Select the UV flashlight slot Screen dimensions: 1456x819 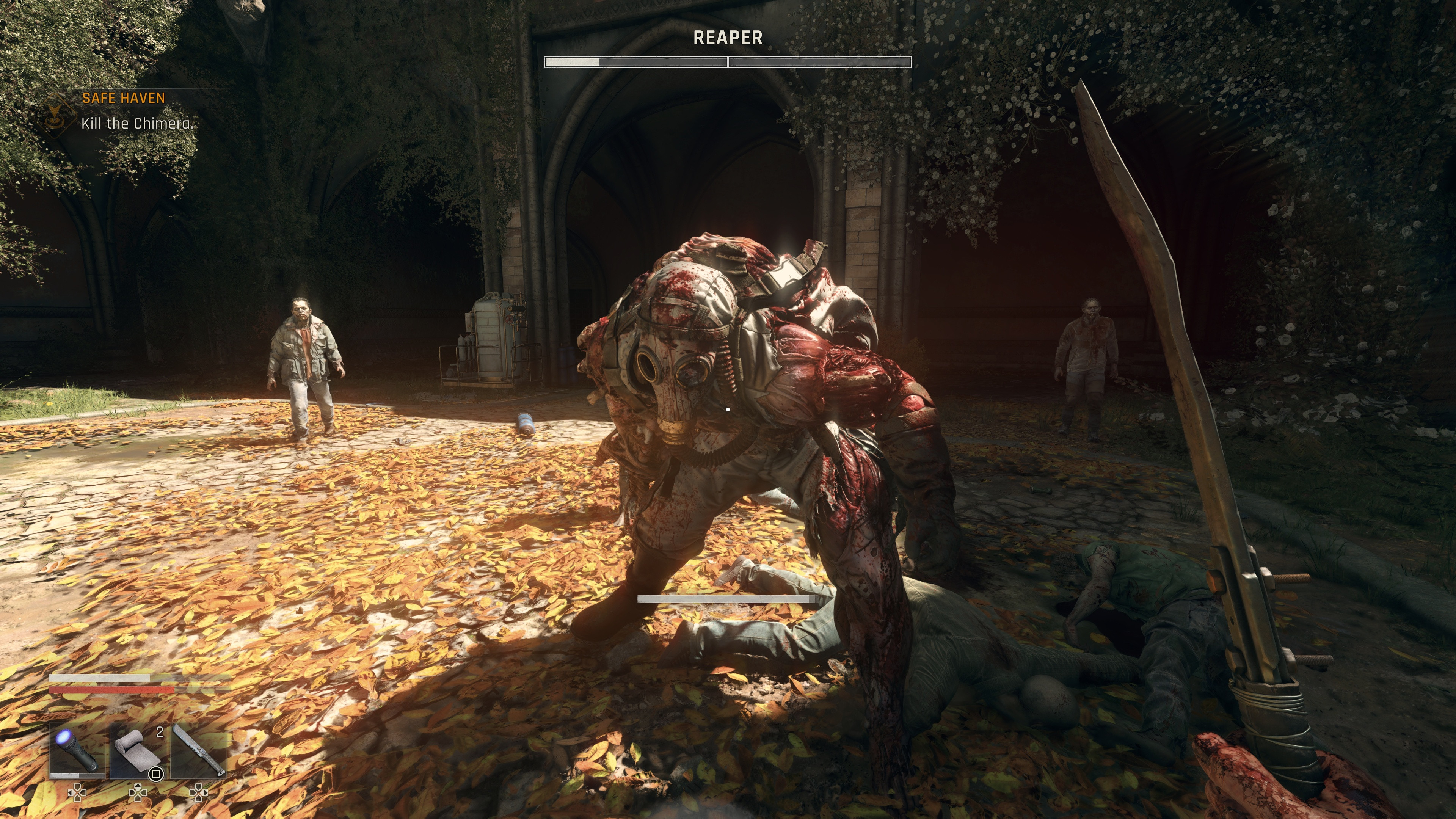tap(77, 751)
